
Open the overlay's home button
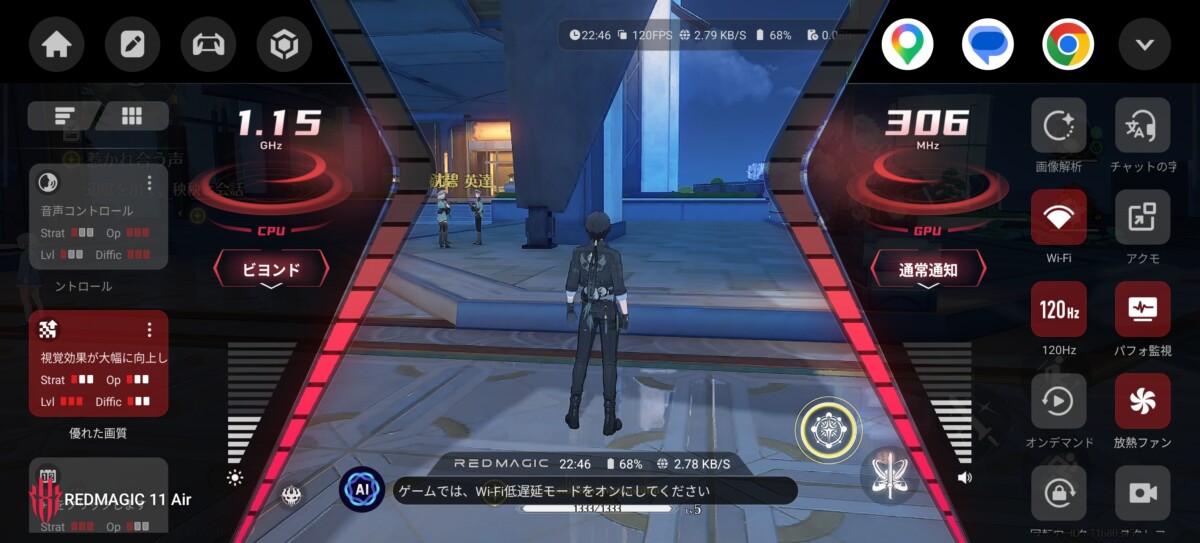56,45
